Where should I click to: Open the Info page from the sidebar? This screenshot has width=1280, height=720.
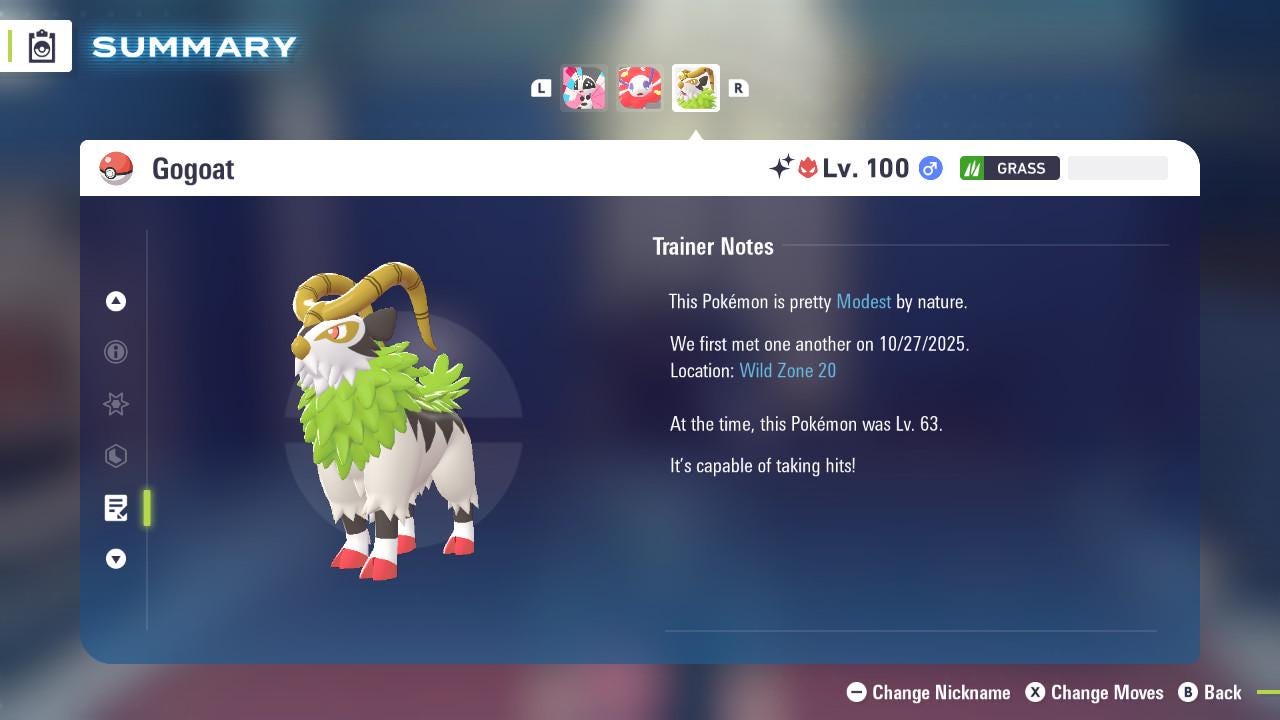click(116, 352)
